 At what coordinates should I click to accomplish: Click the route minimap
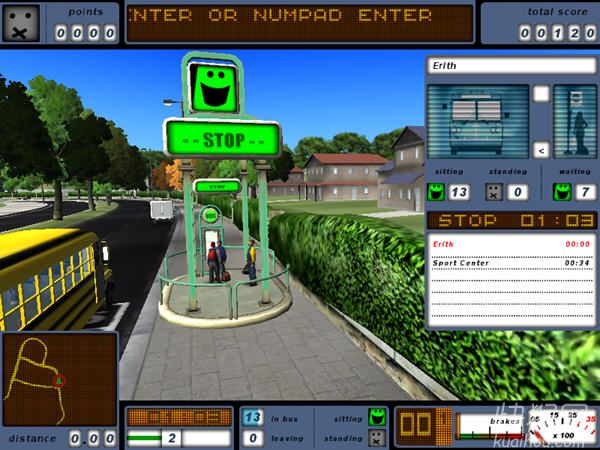click(x=60, y=380)
